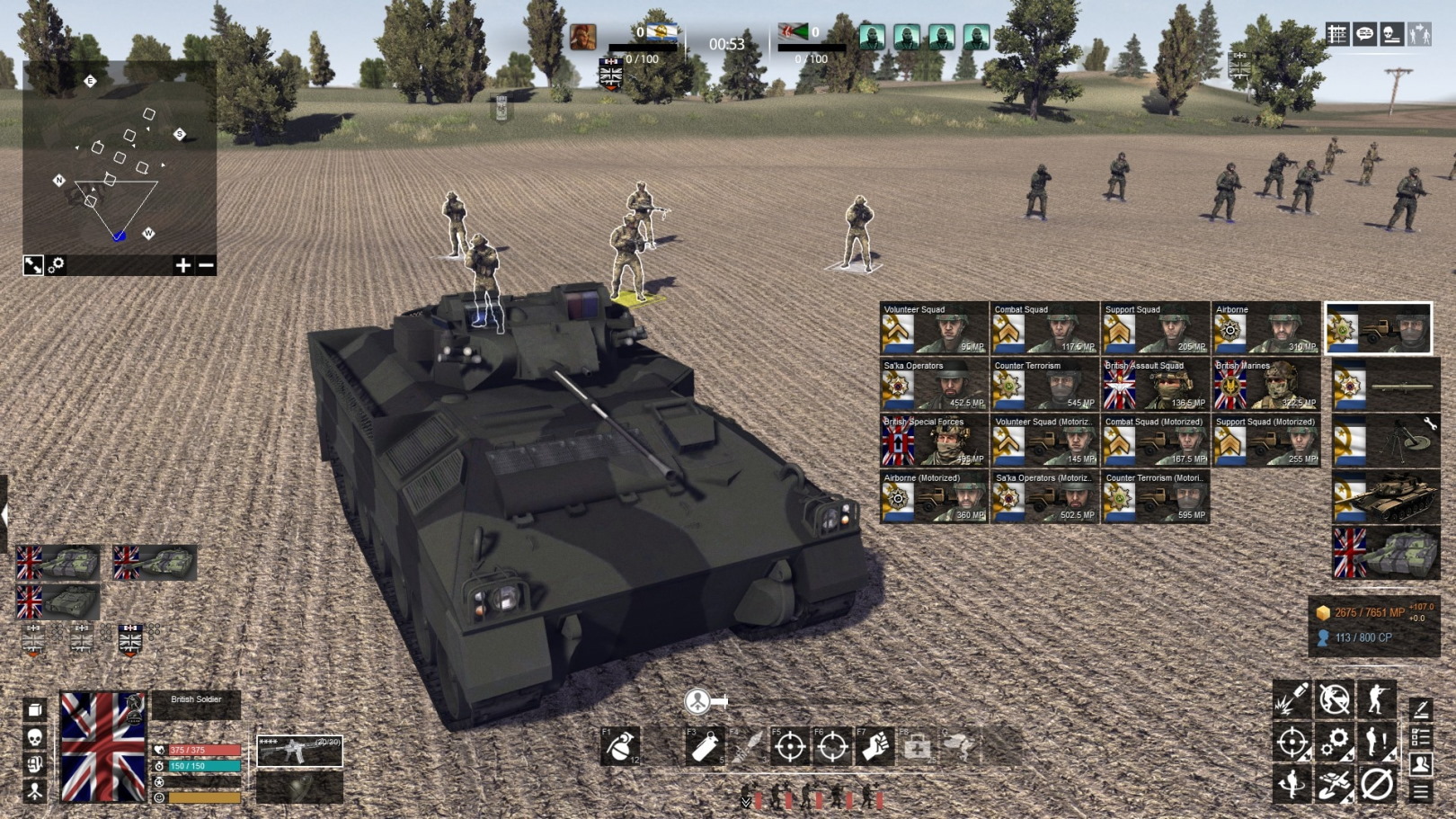The image size is (1456, 819).
Task: Pick the Counter Terrorism squad
Action: [x=1044, y=385]
